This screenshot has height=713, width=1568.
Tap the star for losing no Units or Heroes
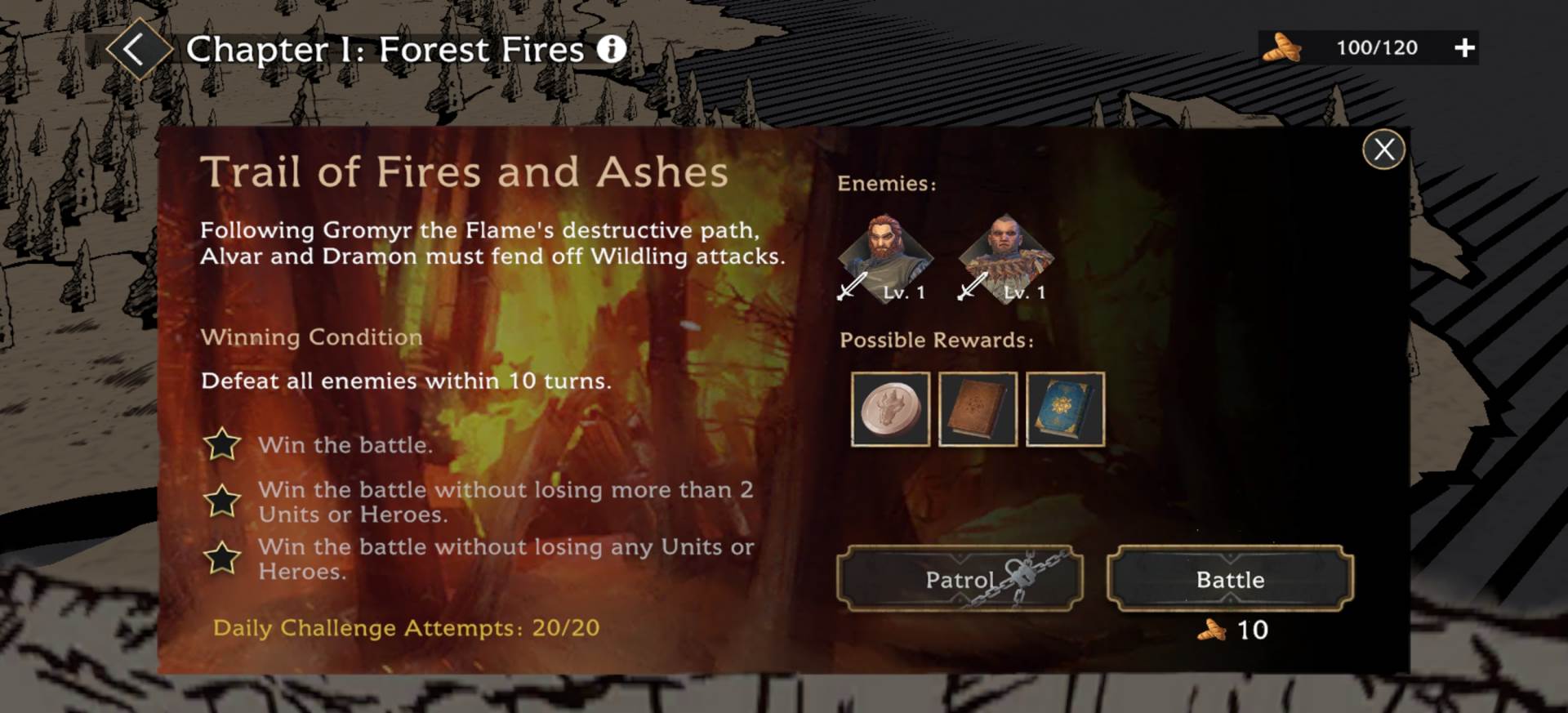pos(222,560)
